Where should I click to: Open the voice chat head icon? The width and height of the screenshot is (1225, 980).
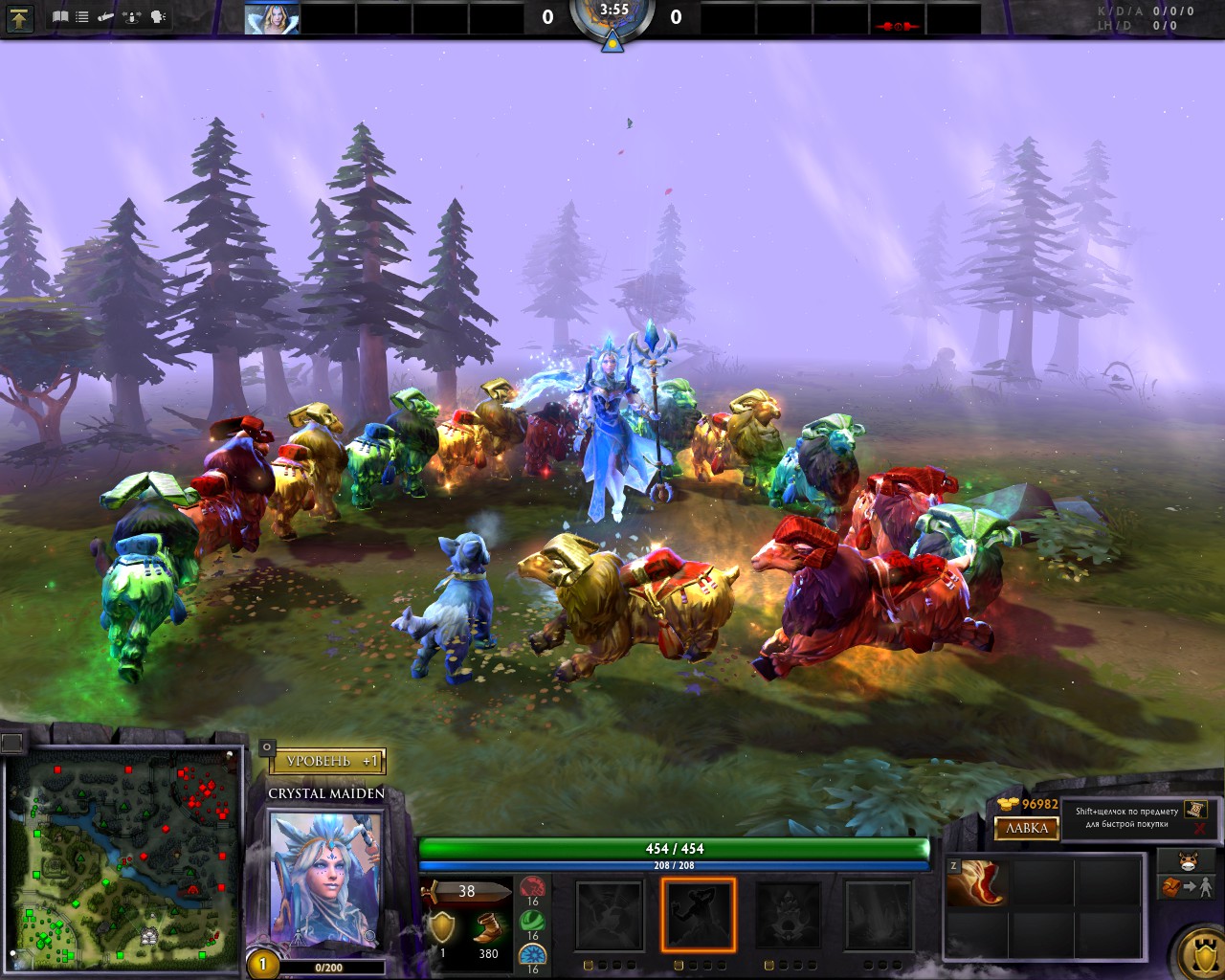[x=158, y=17]
